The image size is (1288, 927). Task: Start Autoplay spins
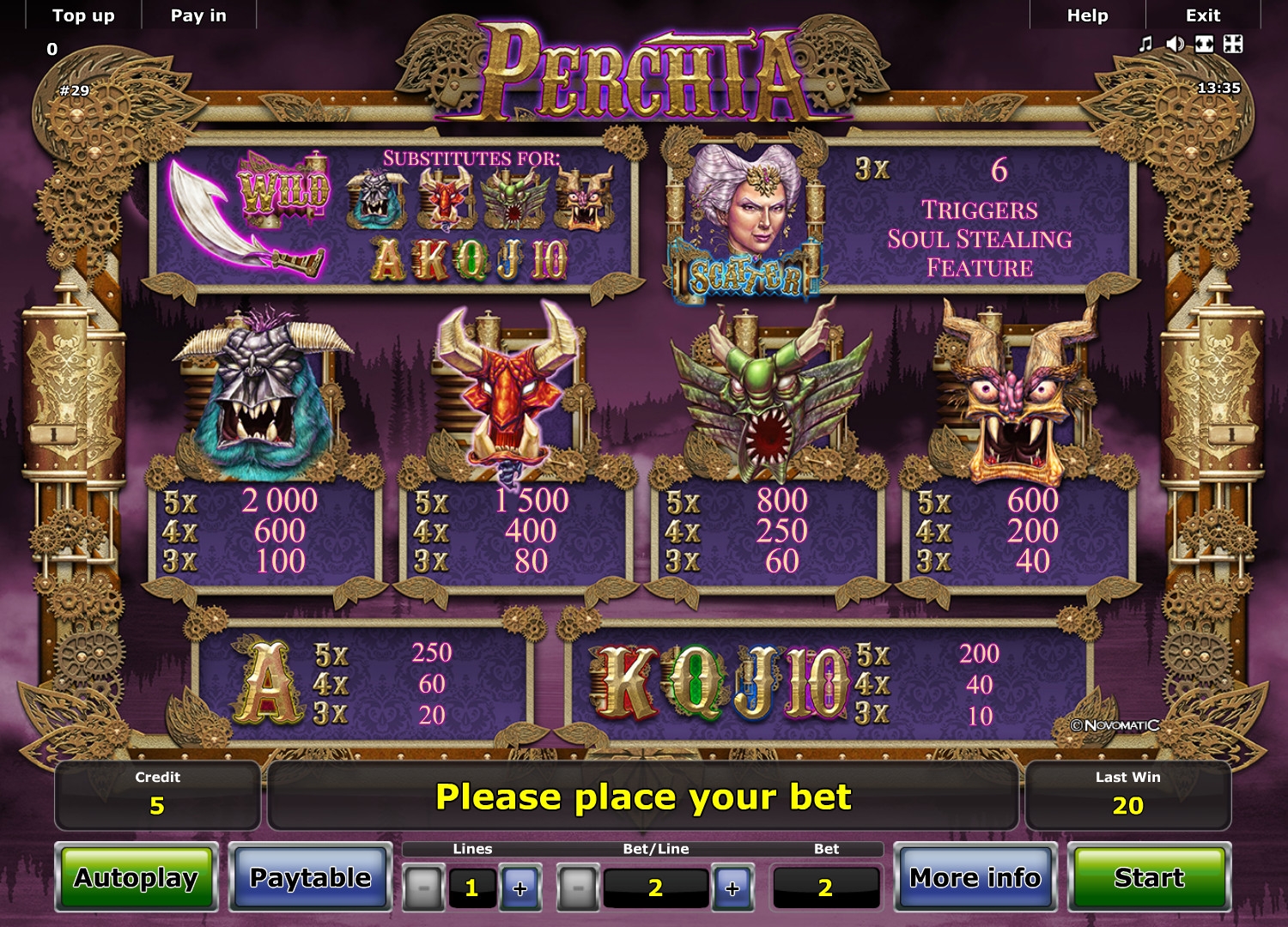click(x=137, y=877)
